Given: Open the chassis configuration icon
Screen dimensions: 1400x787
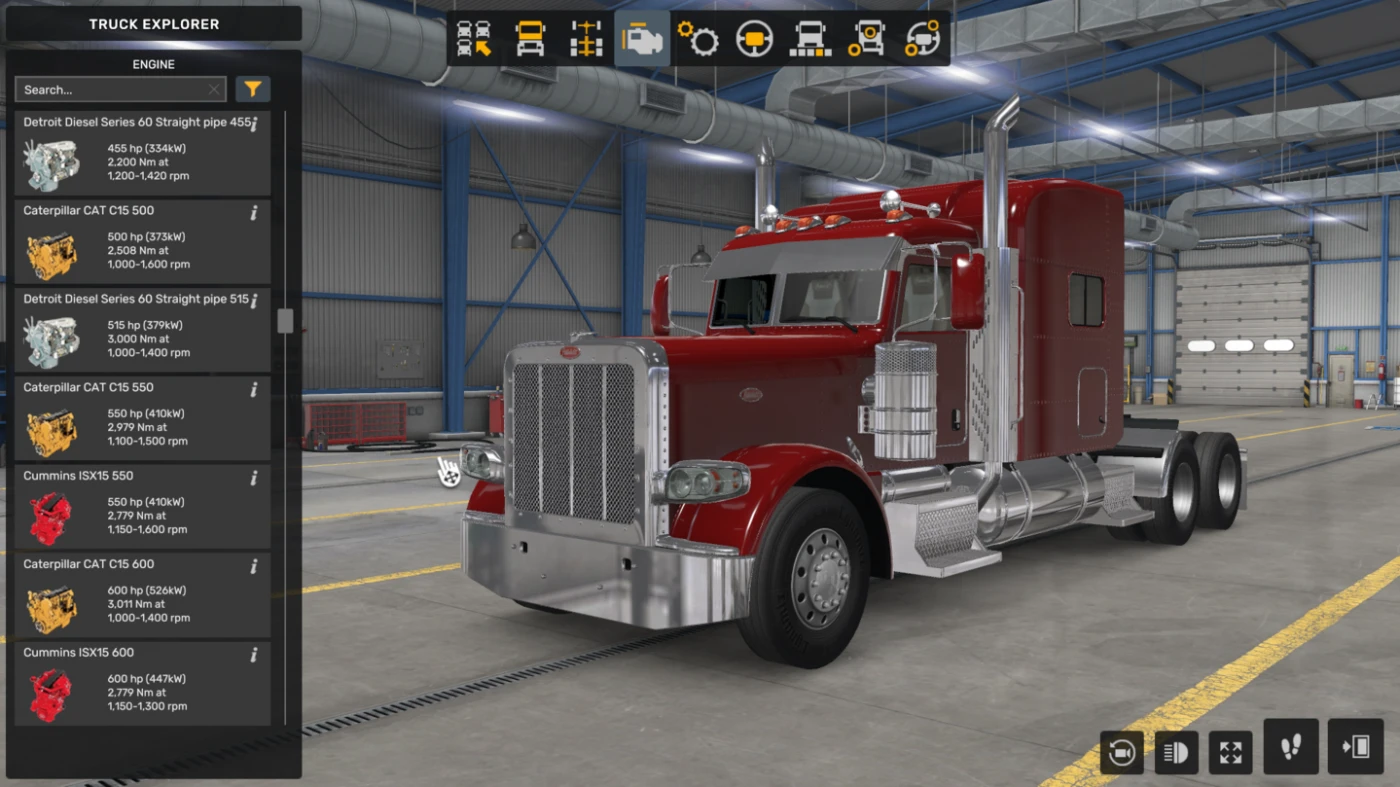Looking at the screenshot, I should tap(585, 37).
